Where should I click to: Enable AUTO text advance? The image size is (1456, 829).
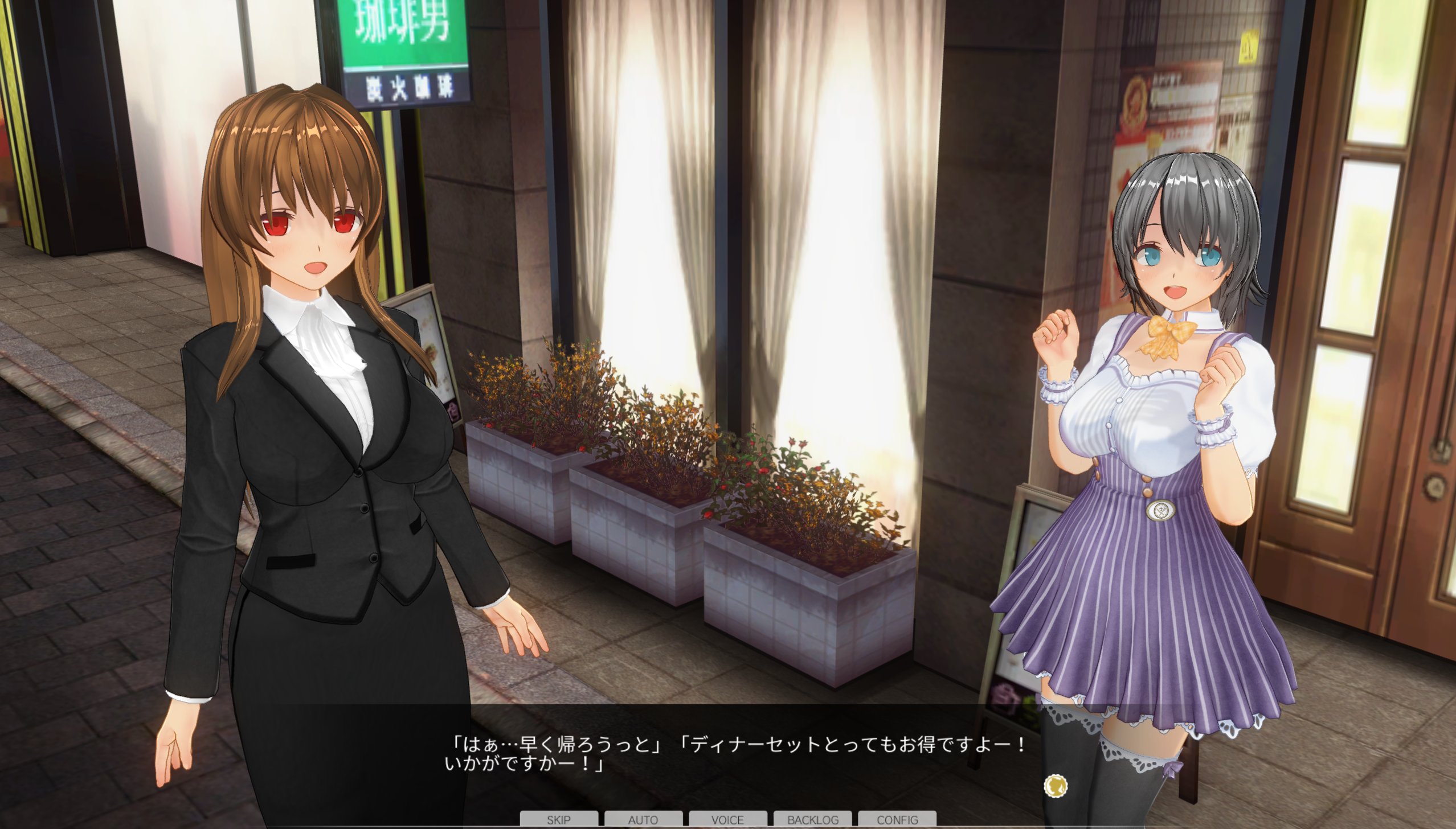click(x=643, y=819)
